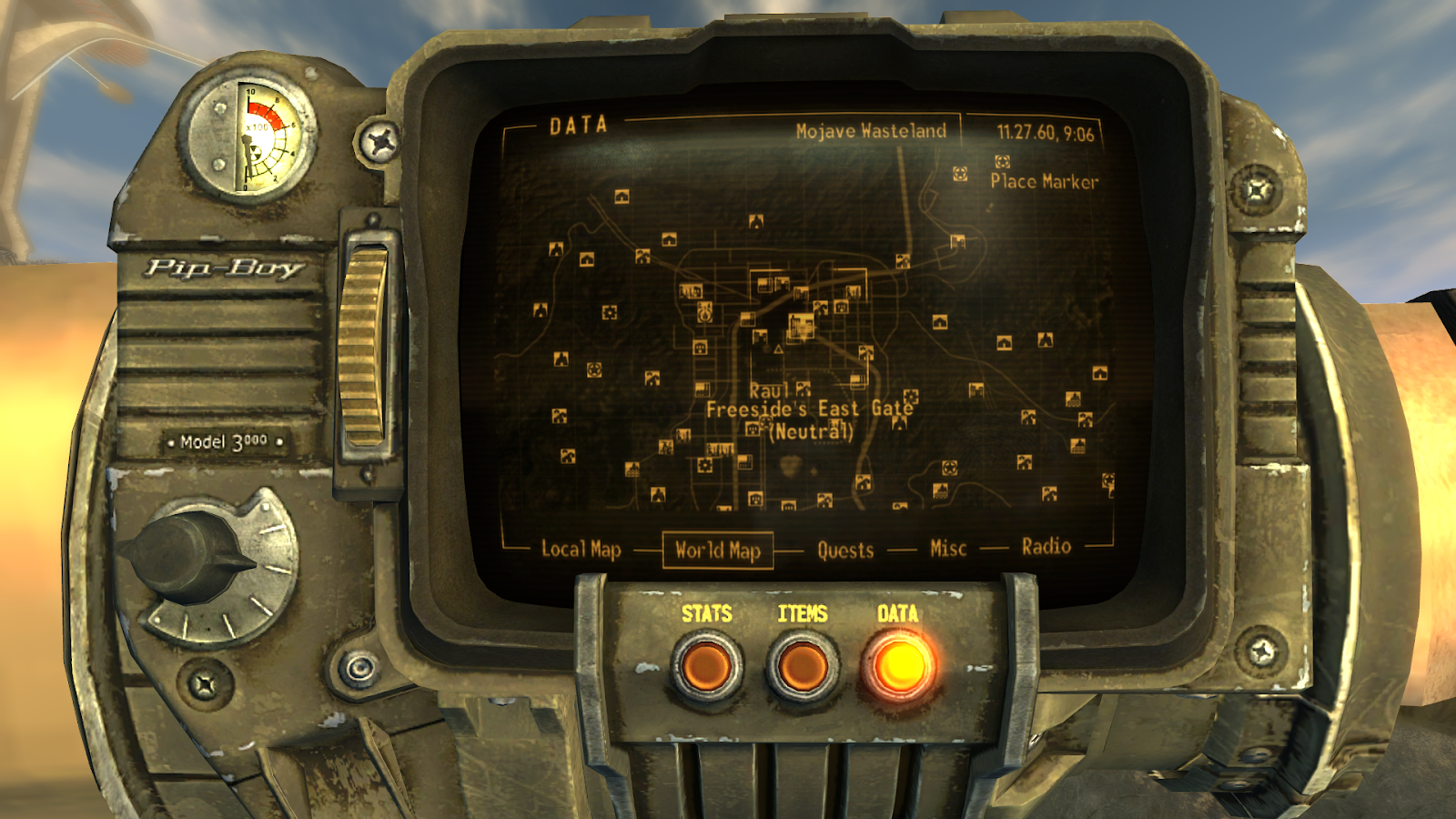Open the Quests tab
The width and height of the screenshot is (1456, 819).
[x=844, y=550]
